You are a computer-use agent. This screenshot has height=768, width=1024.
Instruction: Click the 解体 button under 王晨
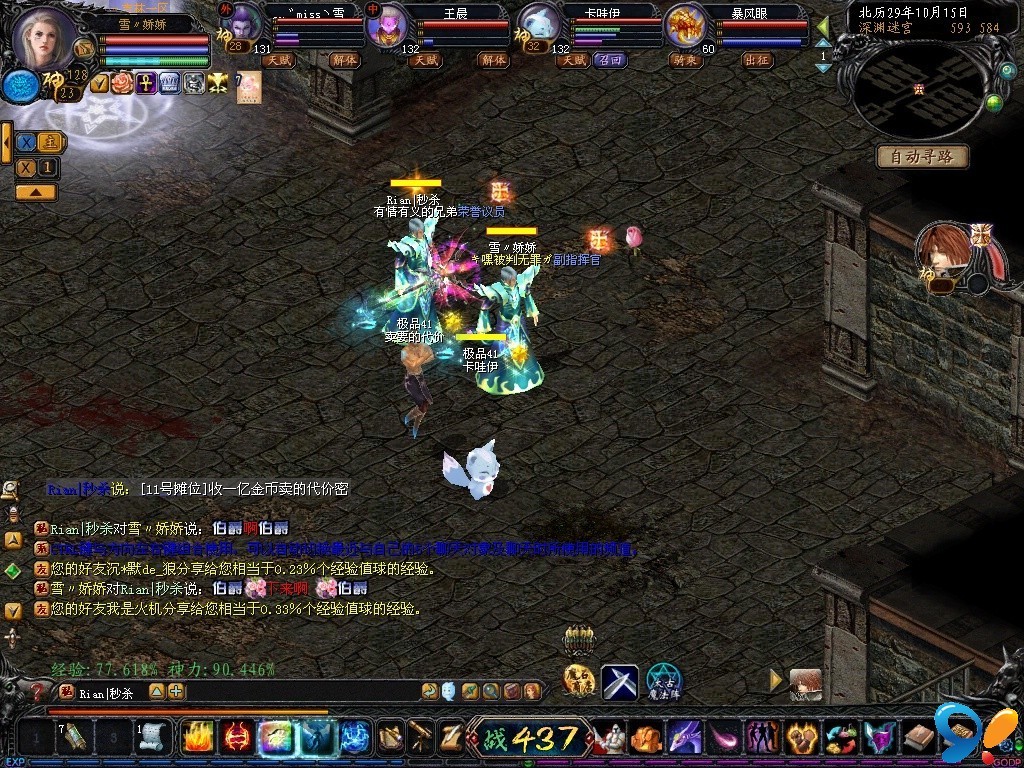point(493,60)
